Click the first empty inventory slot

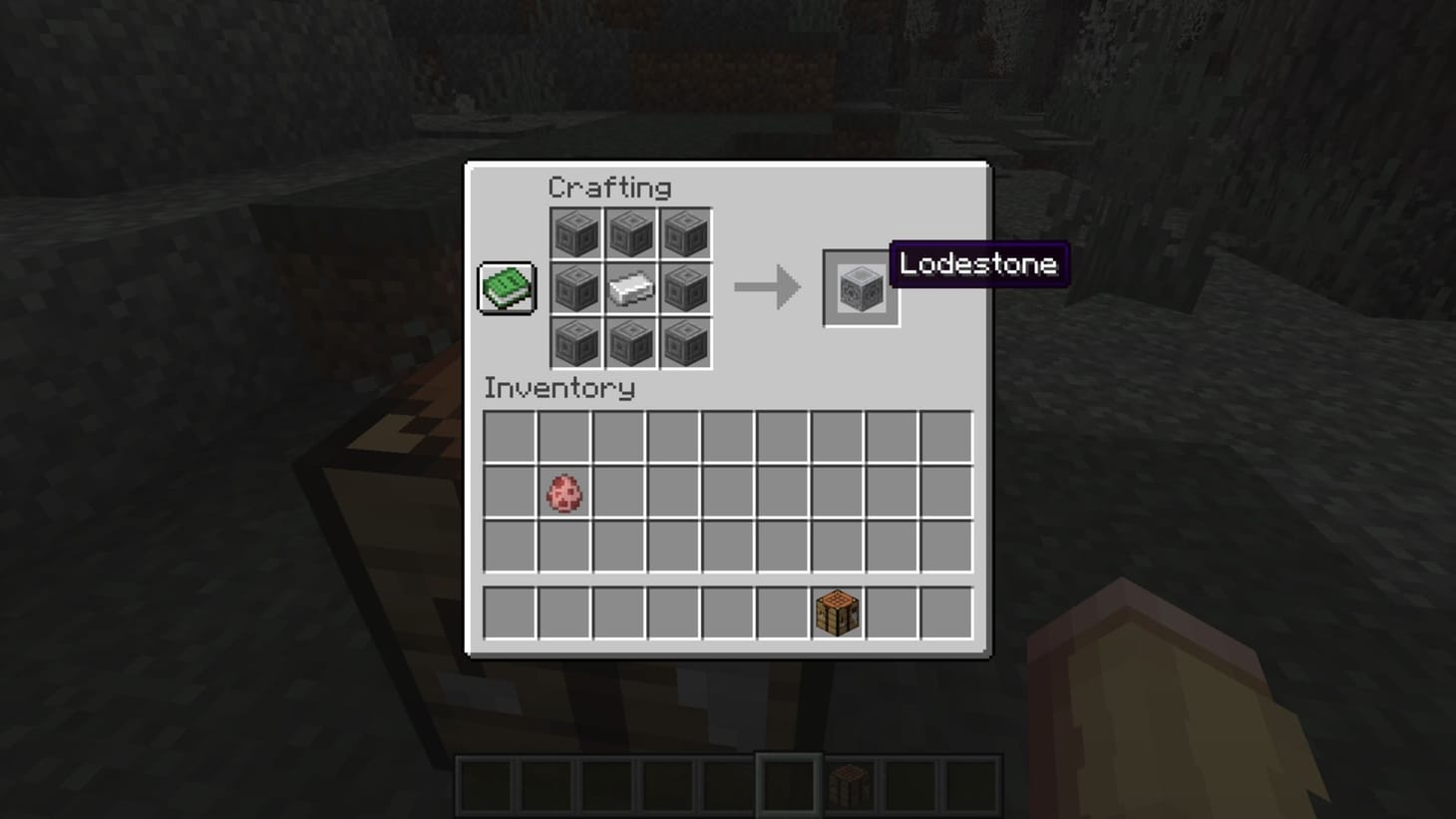(x=509, y=434)
